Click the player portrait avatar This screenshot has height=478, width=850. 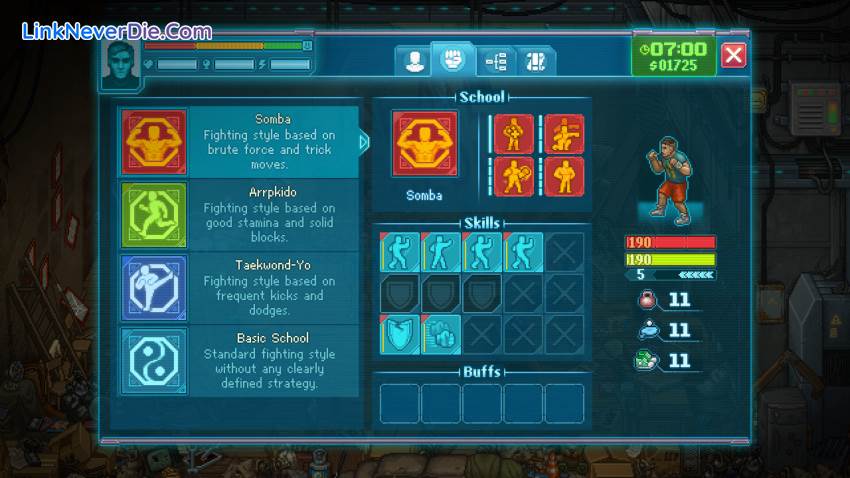[x=120, y=61]
